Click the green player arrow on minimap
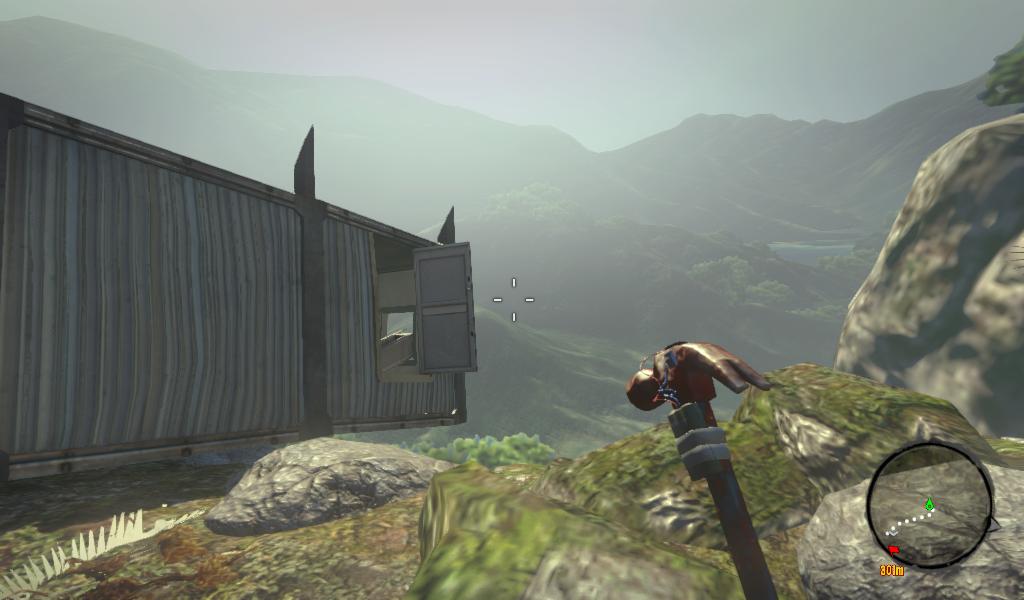1024x600 pixels. point(929,504)
